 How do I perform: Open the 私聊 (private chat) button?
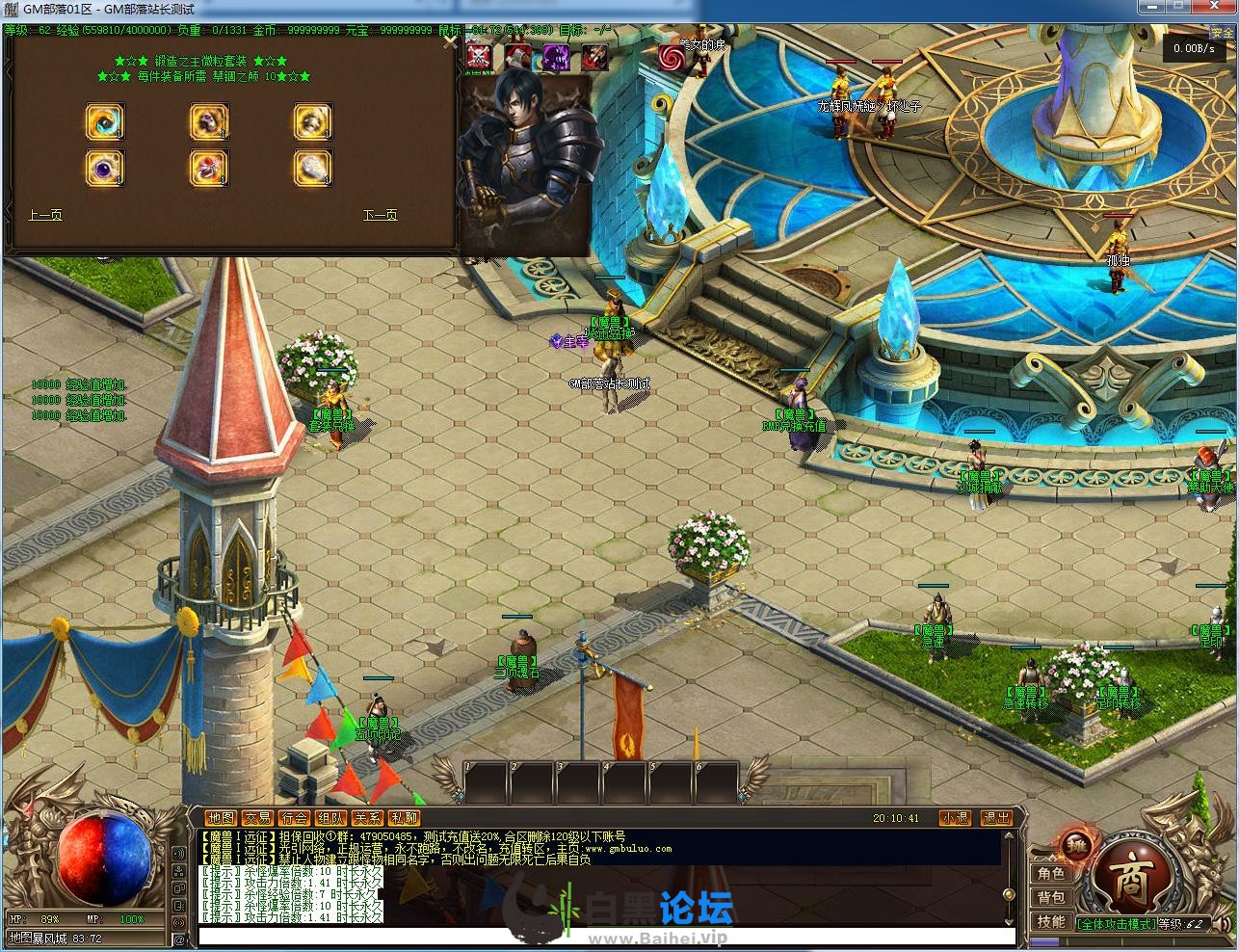(x=404, y=818)
